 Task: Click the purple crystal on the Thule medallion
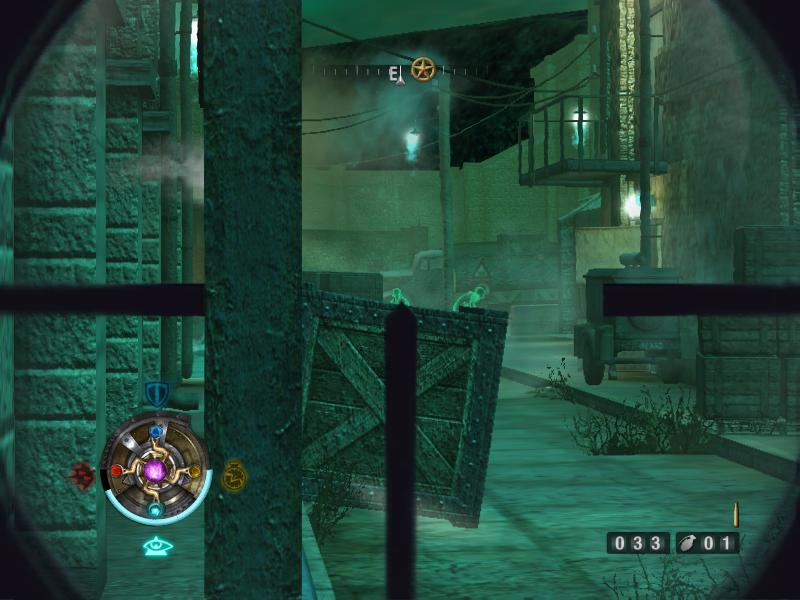156,469
